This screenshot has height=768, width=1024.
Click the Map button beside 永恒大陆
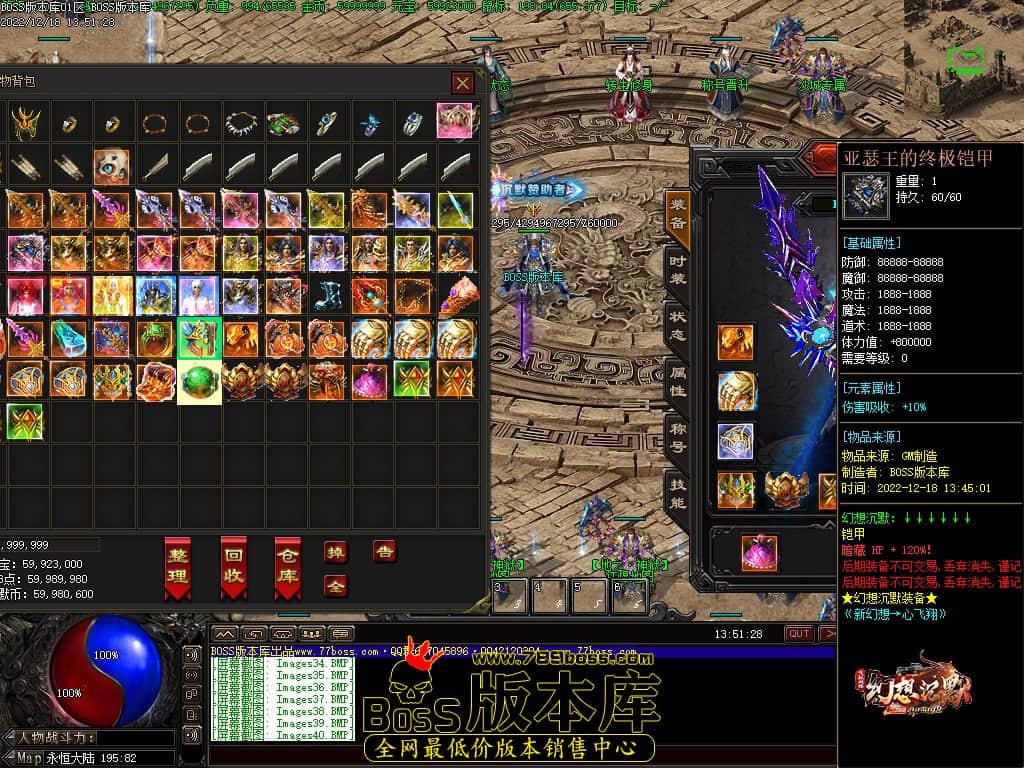point(26,758)
